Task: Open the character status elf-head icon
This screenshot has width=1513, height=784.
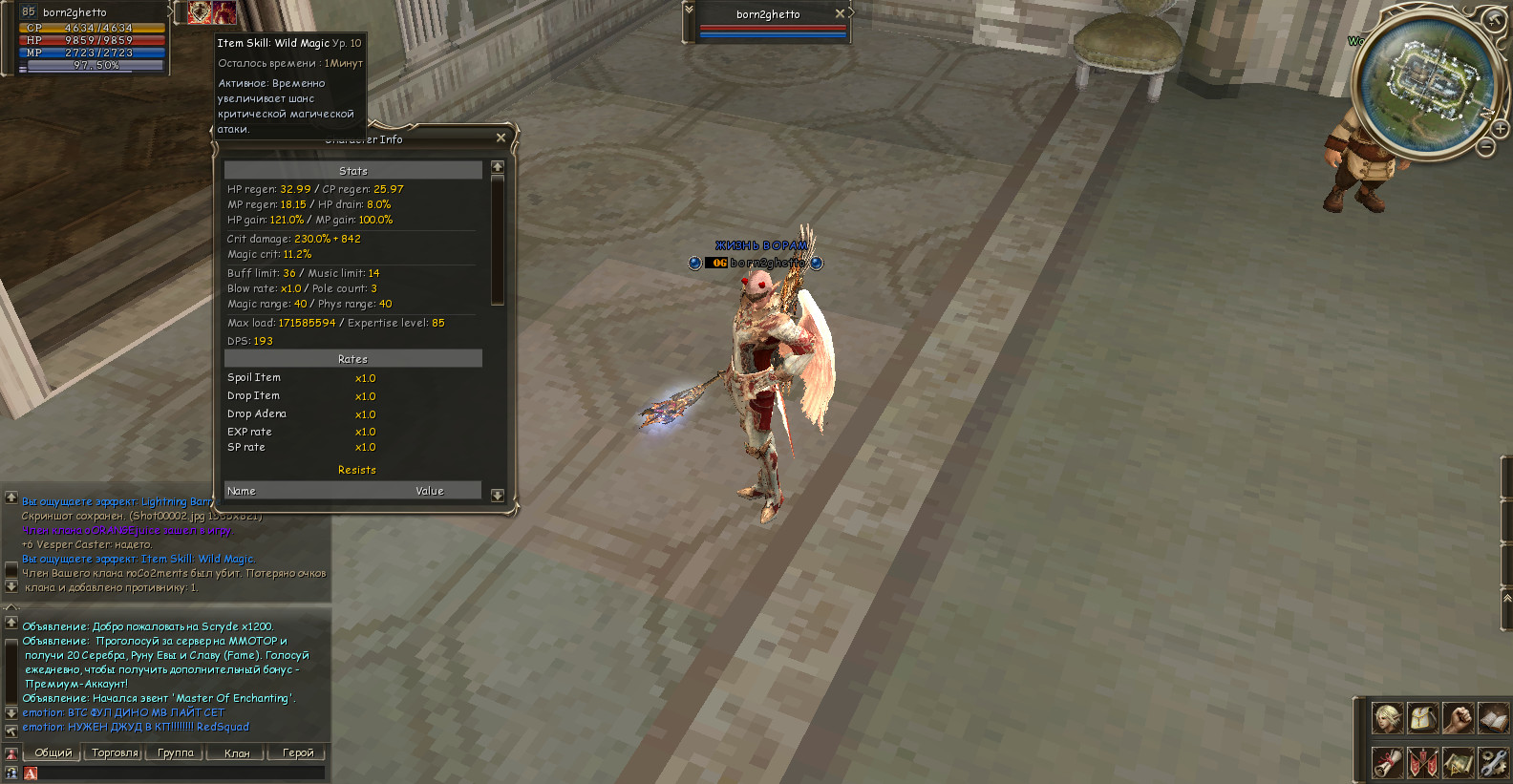Action: tap(1387, 718)
